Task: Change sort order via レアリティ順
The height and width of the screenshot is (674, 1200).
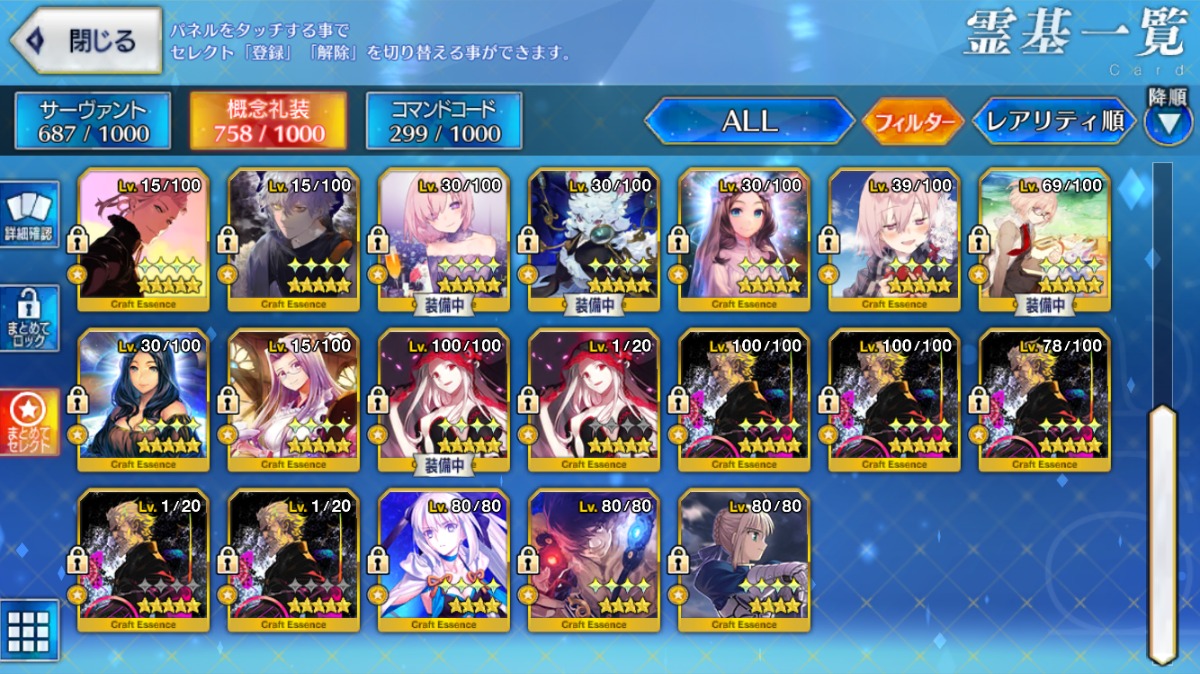Action: pyautogui.click(x=1054, y=122)
